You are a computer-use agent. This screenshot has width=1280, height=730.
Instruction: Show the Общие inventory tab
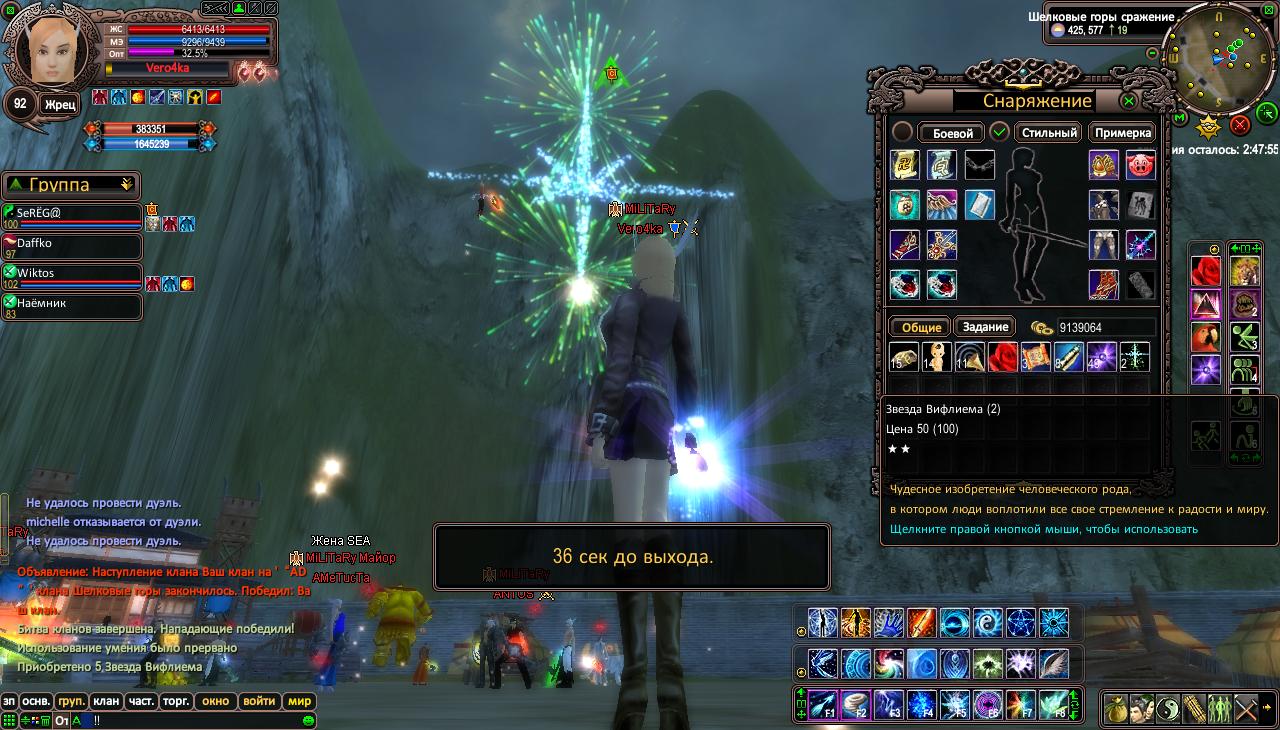[x=921, y=327]
